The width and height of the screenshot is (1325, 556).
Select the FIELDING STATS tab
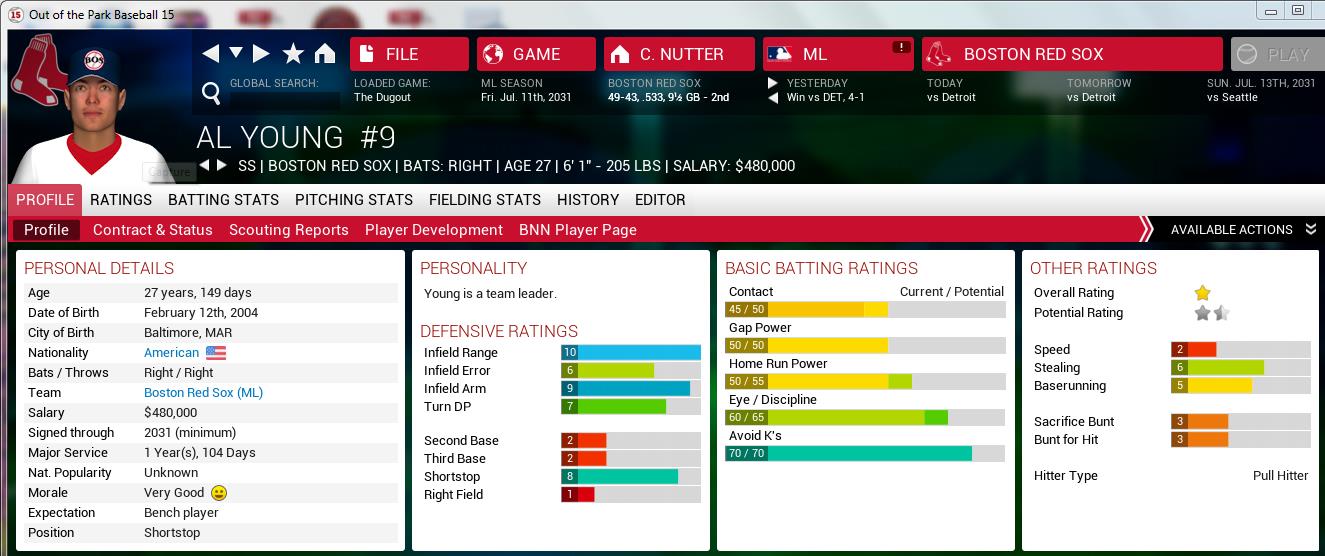(485, 200)
